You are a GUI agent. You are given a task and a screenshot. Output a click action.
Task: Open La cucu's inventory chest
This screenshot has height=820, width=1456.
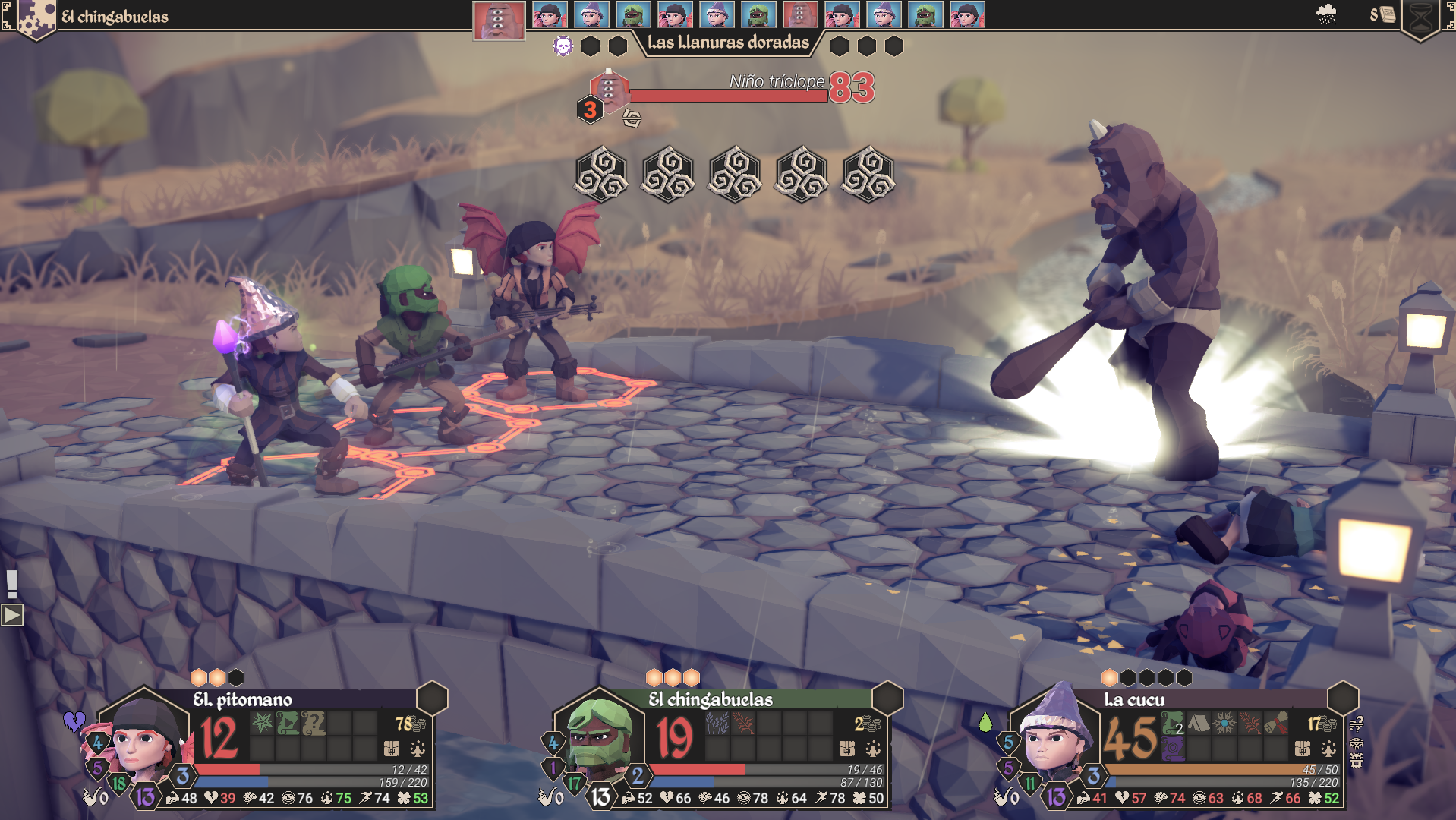click(1303, 749)
